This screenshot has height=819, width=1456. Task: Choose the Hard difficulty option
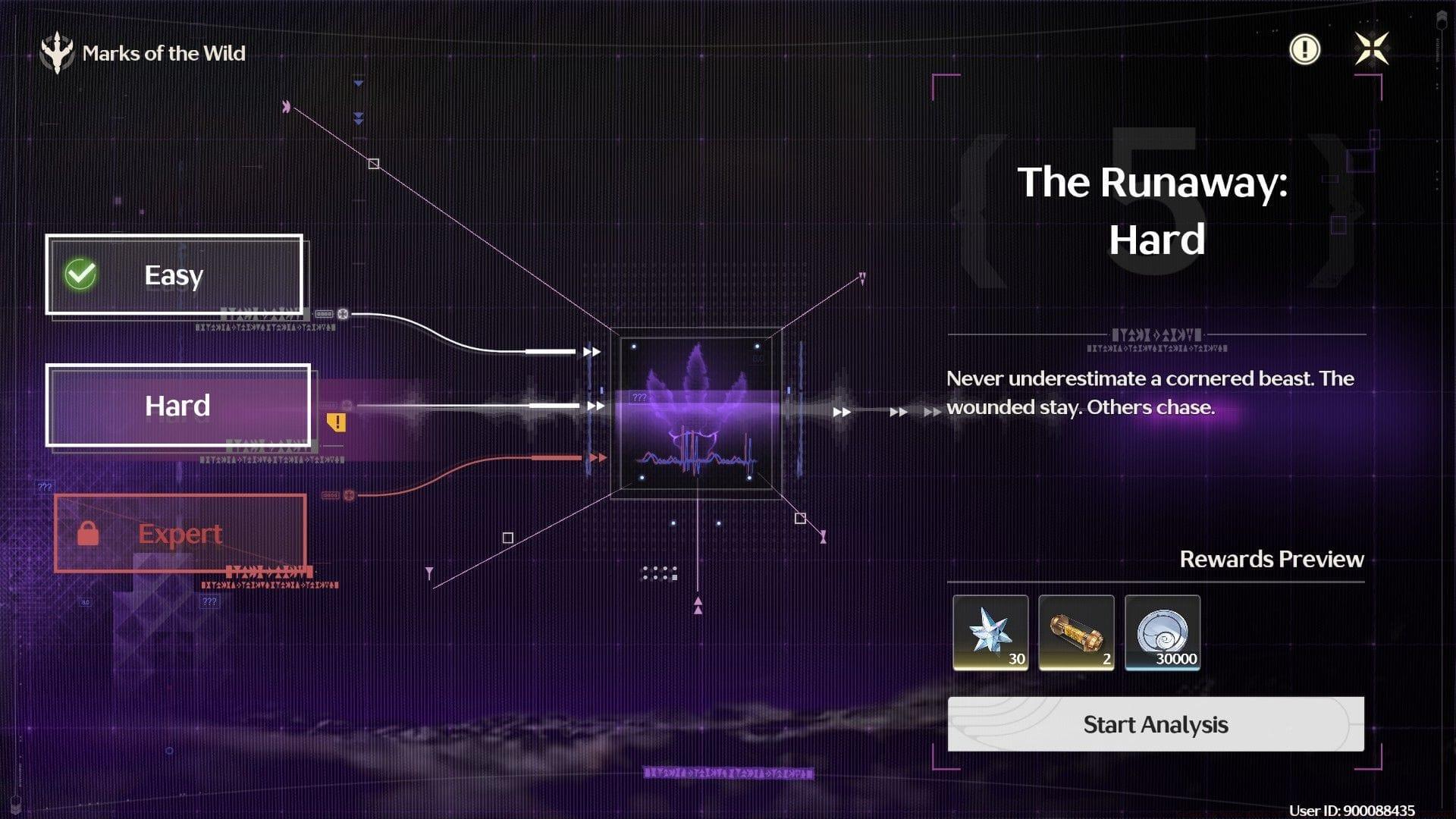click(178, 406)
